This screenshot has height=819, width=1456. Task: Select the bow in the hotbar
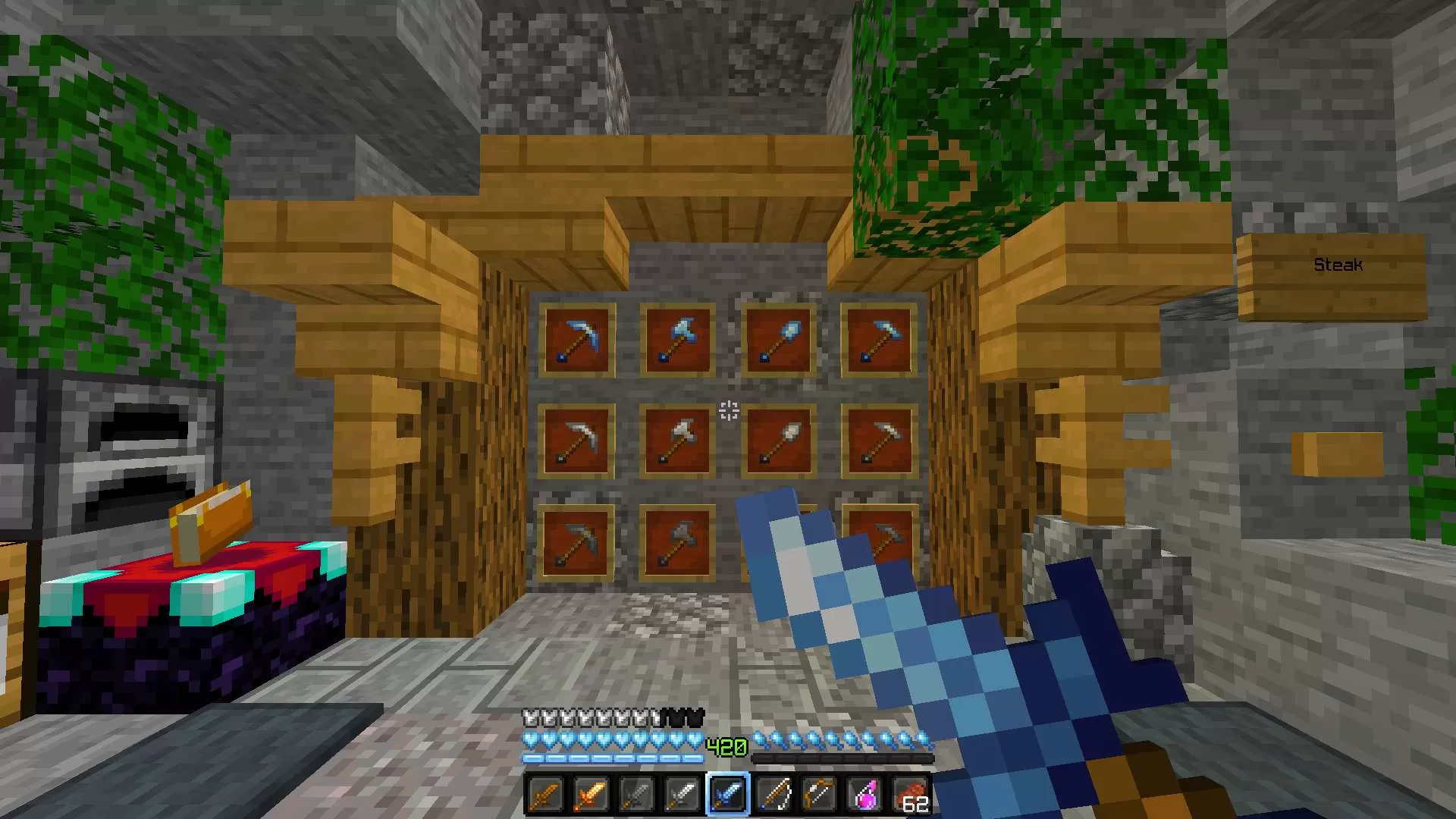click(773, 795)
